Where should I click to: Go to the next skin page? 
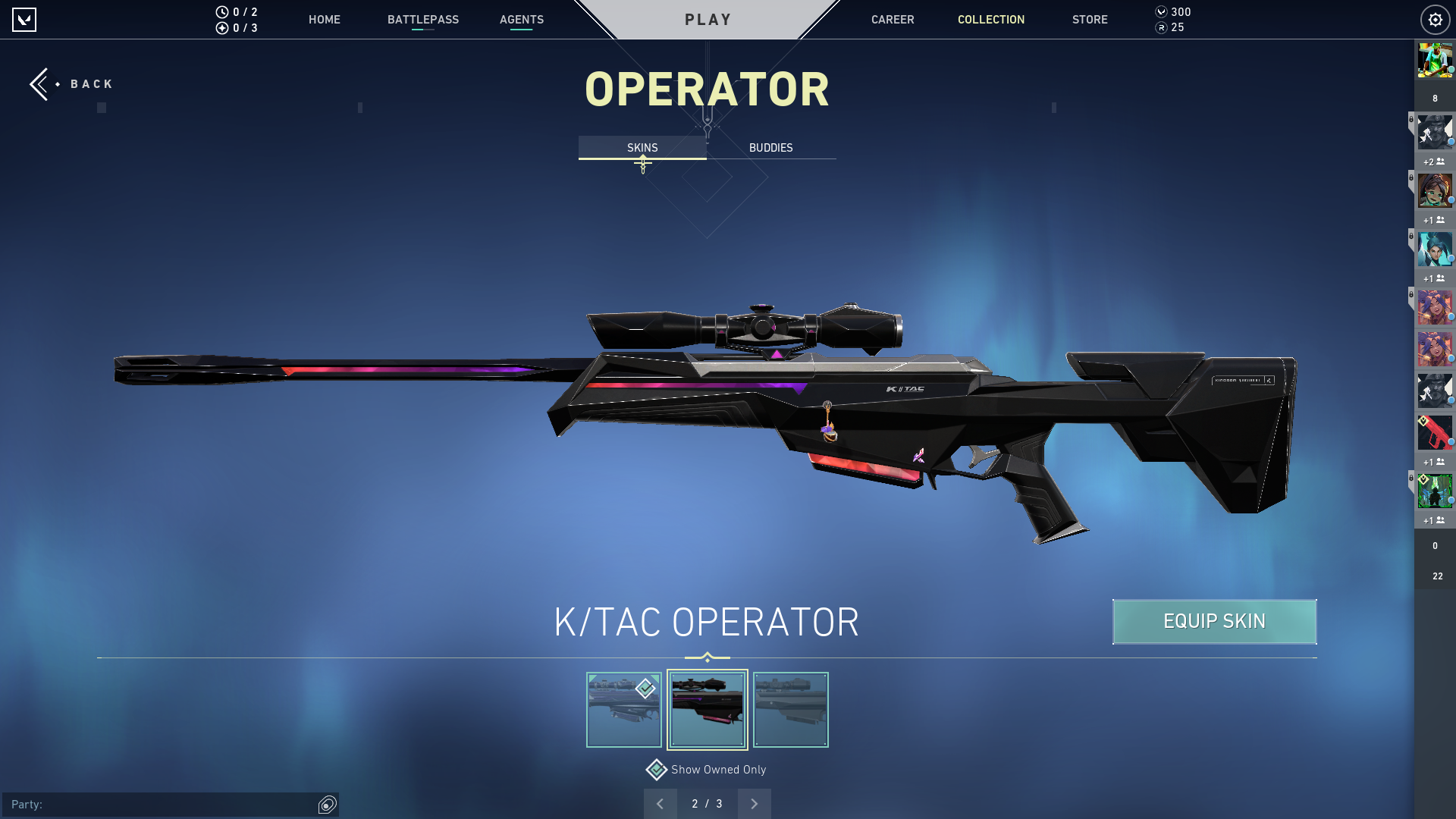pyautogui.click(x=754, y=804)
